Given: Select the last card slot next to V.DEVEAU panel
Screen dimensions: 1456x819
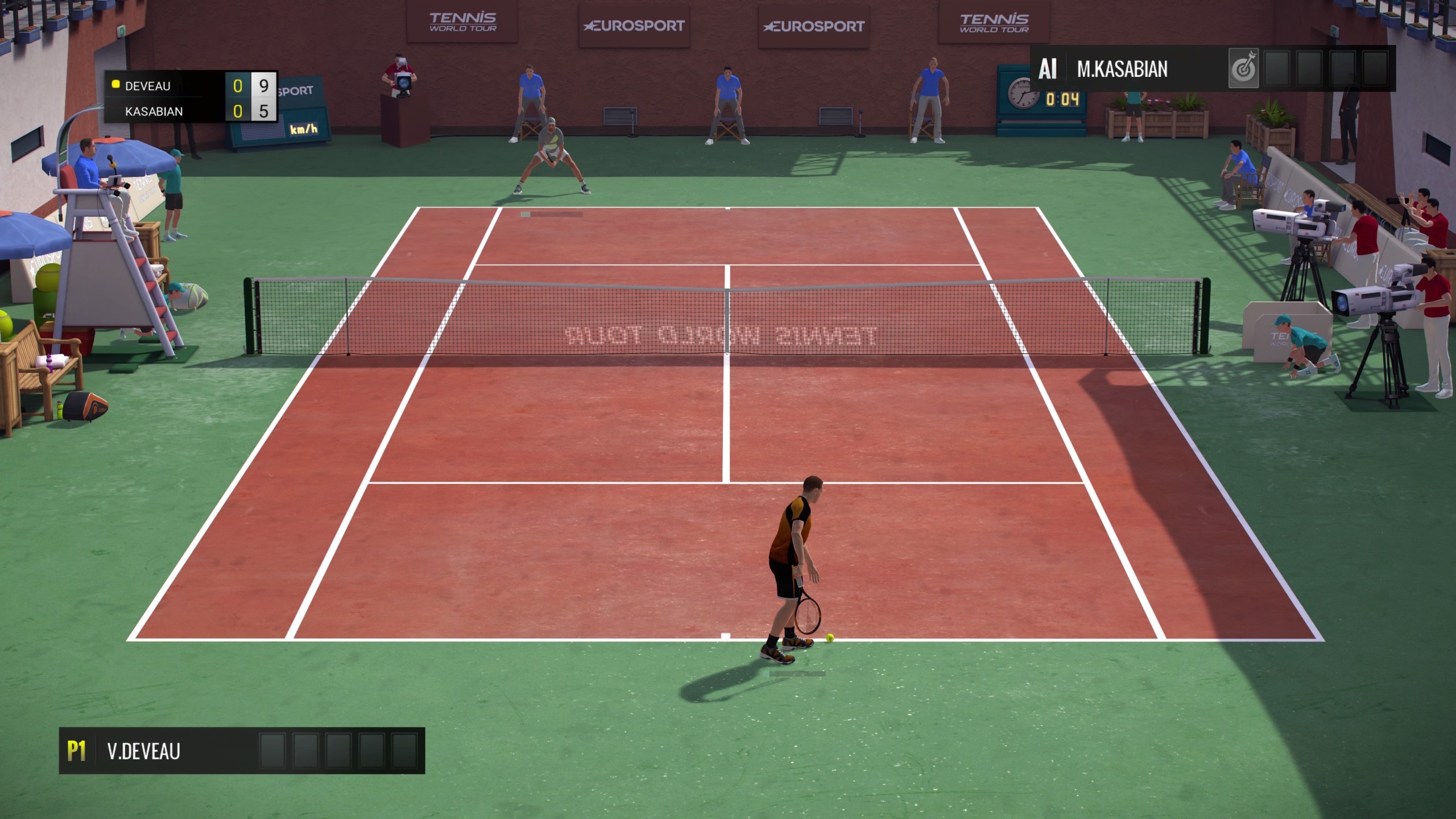Looking at the screenshot, I should coord(403,751).
